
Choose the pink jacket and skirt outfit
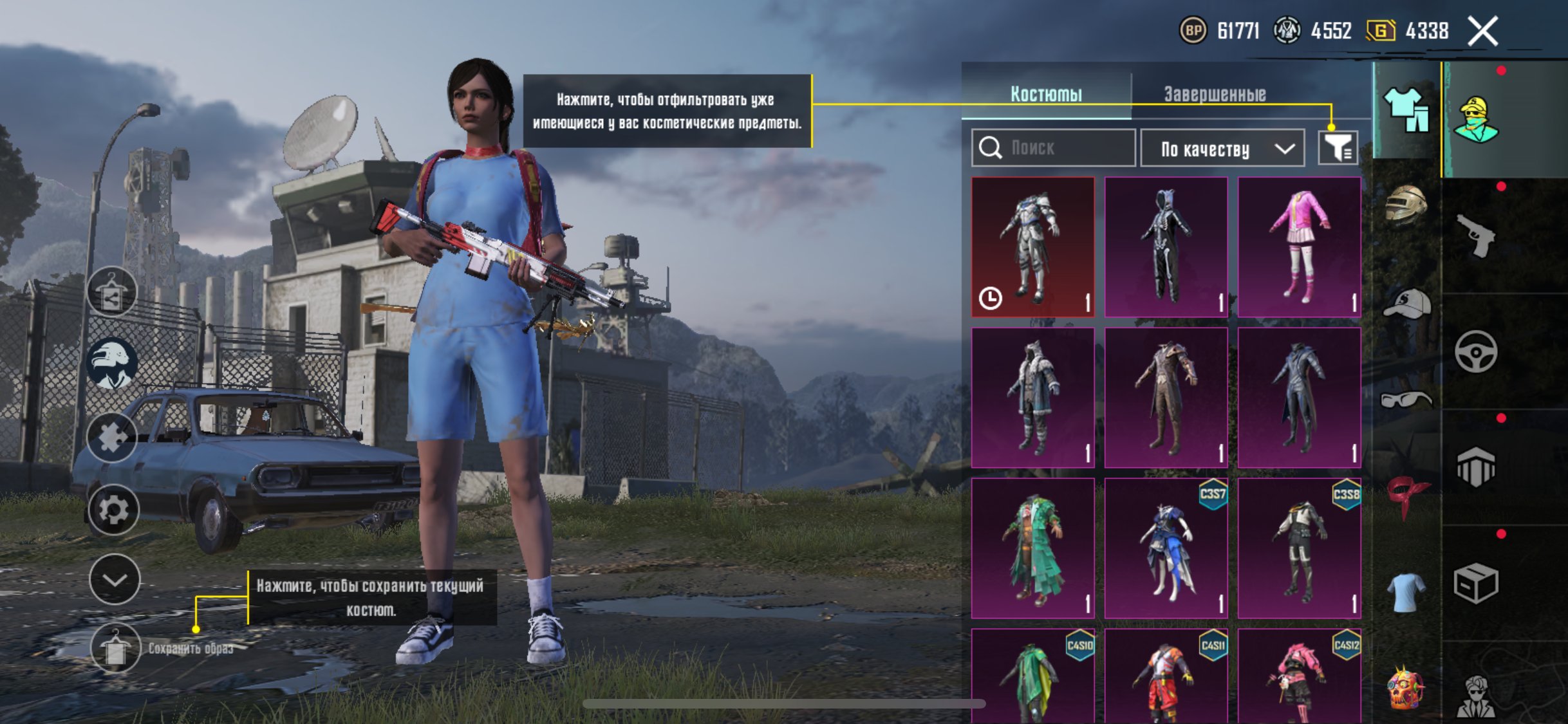pos(1299,247)
